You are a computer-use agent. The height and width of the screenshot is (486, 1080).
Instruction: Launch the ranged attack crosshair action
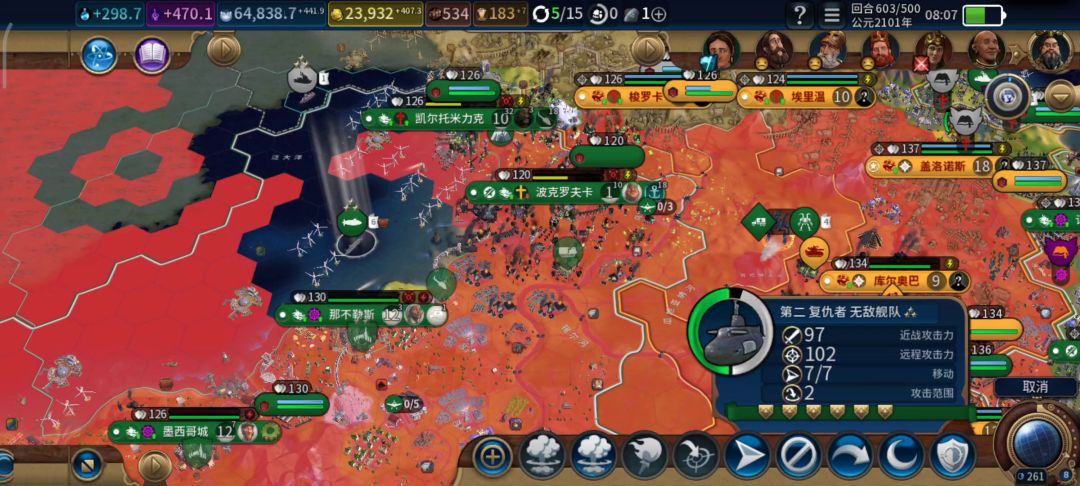coord(696,456)
